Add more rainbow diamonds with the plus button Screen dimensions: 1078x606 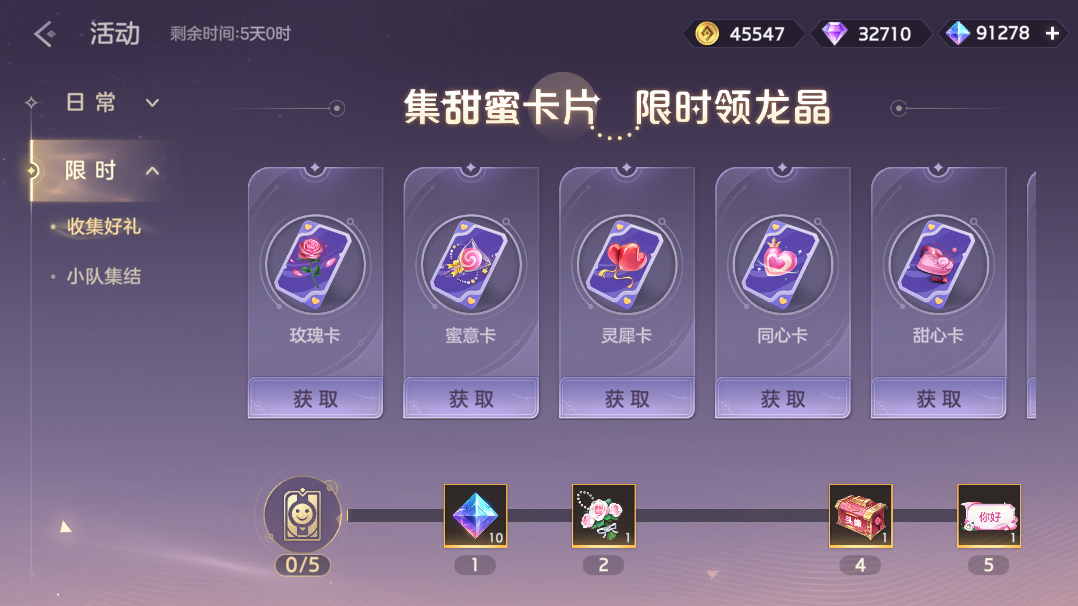click(1052, 33)
